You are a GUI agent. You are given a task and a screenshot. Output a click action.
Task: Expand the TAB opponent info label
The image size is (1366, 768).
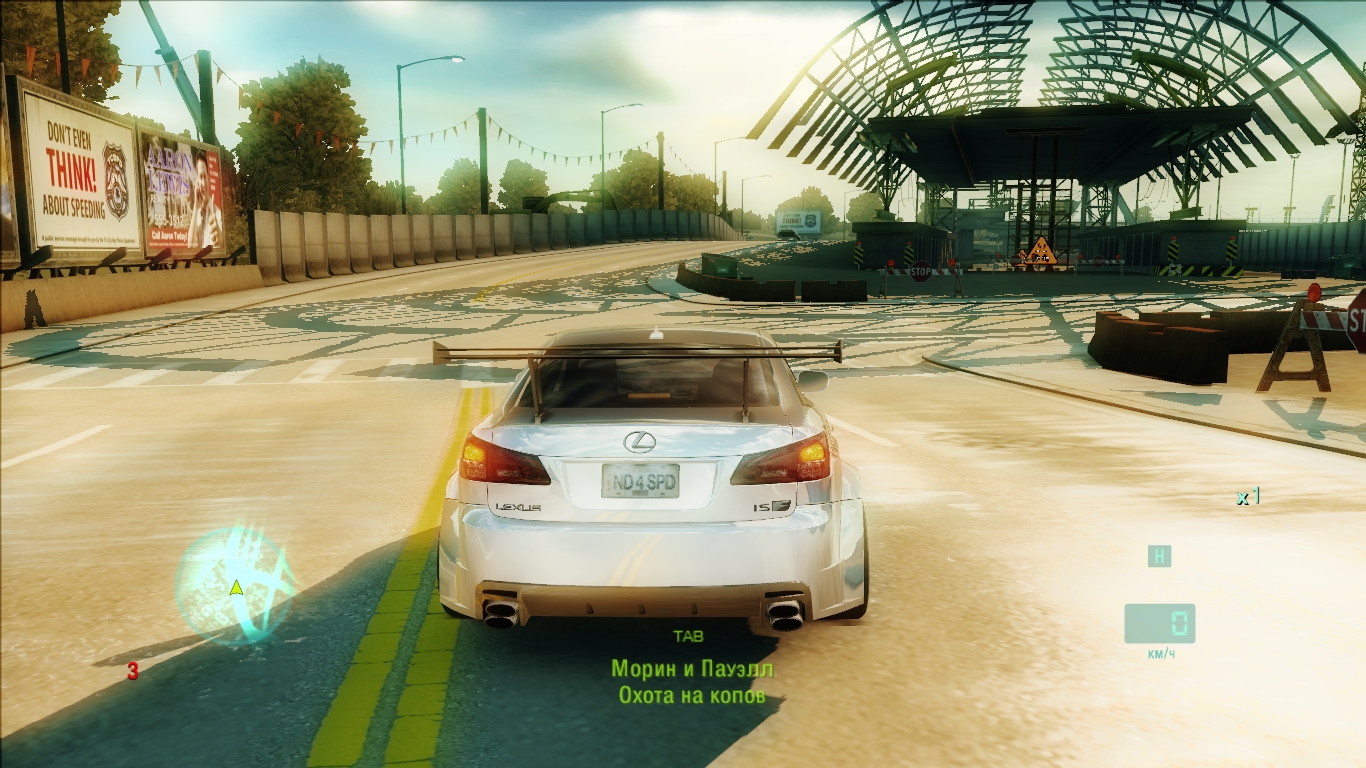pos(690,634)
